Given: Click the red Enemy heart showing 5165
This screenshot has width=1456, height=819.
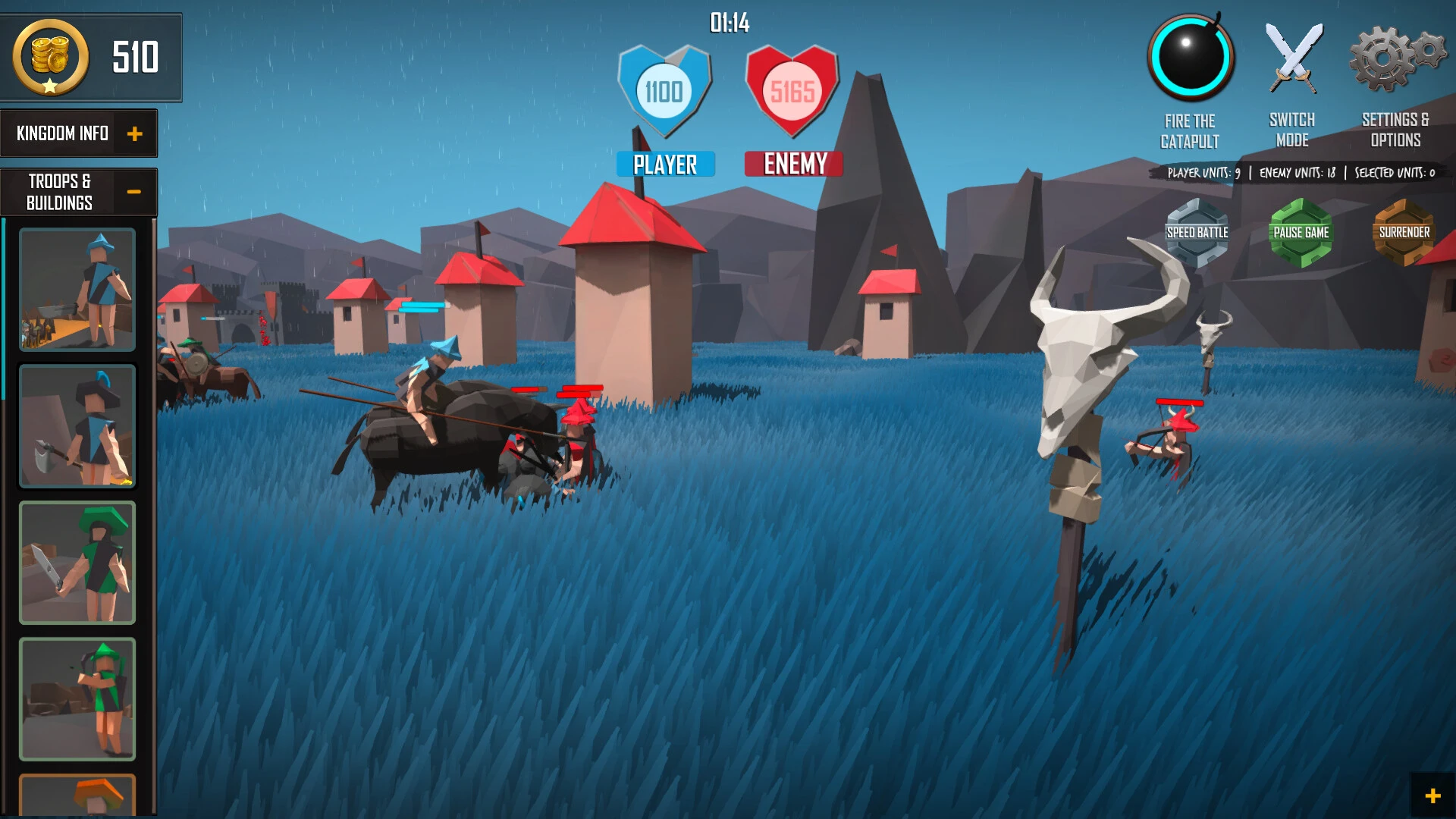Looking at the screenshot, I should click(x=793, y=91).
